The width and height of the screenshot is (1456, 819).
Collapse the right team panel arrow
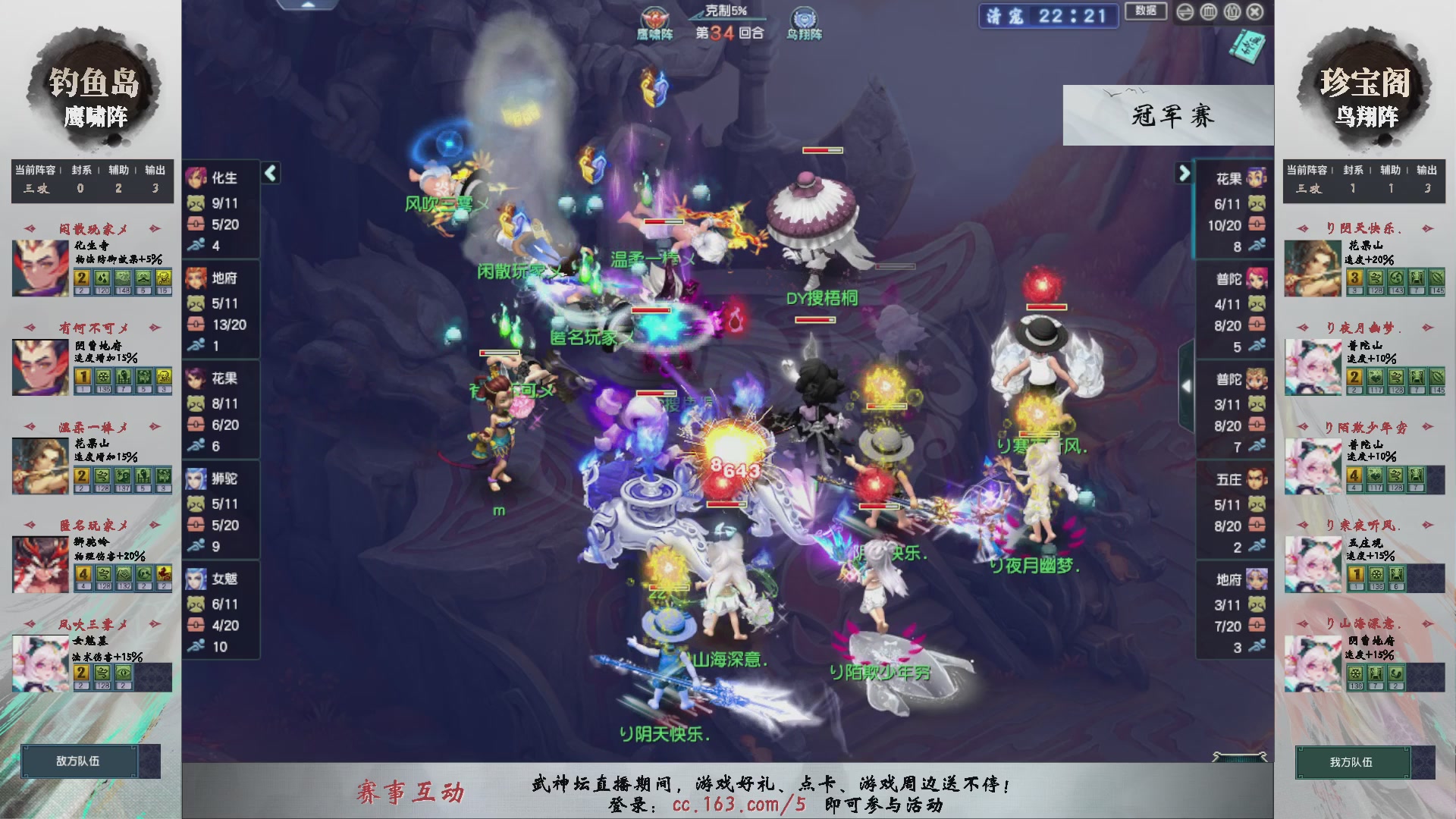[x=1183, y=173]
